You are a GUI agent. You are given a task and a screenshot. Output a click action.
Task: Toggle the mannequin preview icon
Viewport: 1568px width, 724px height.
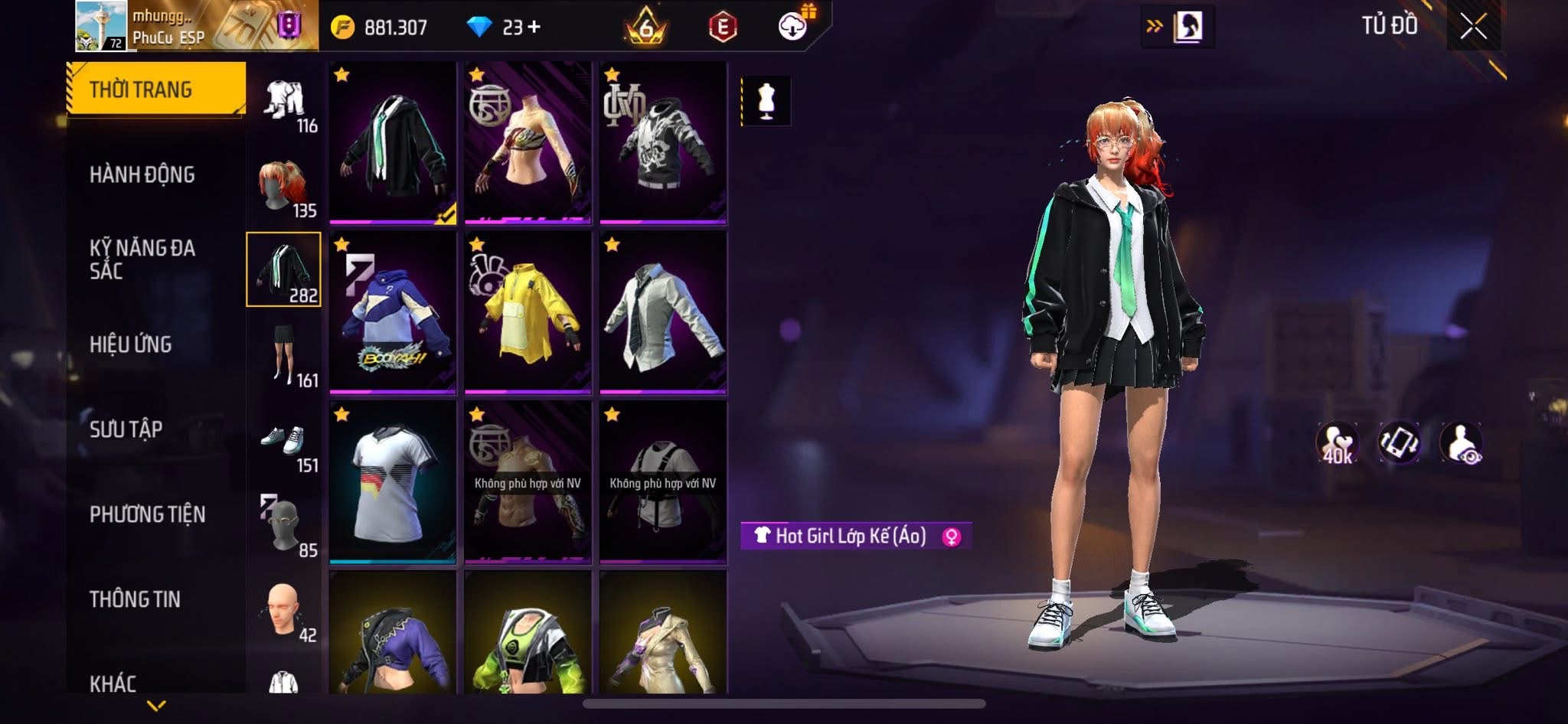(x=766, y=100)
